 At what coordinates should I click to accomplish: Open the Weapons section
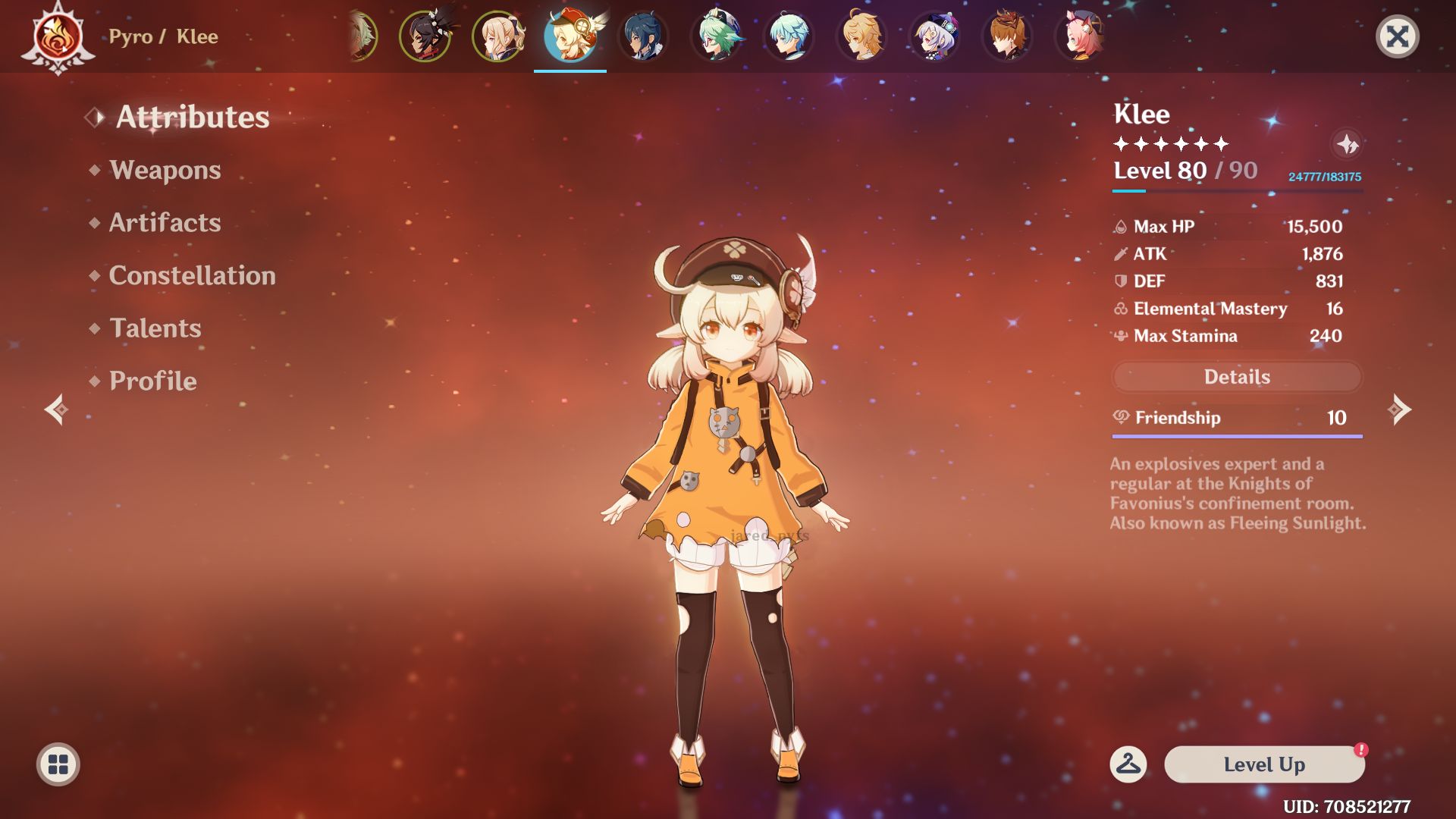pyautogui.click(x=164, y=170)
